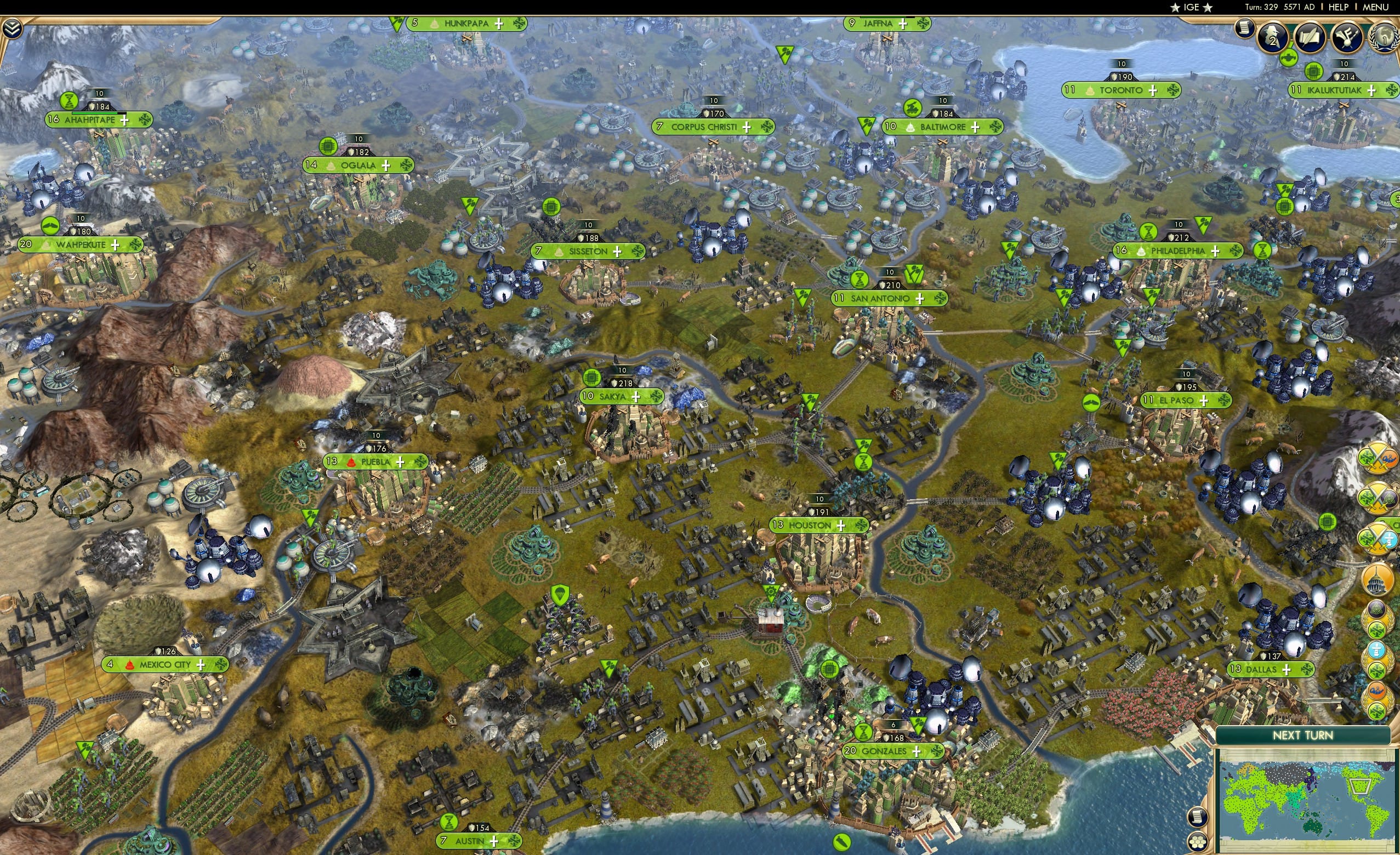This screenshot has height=855, width=1400.
Task: Toggle the map options scroll beside minimap
Action: click(1199, 818)
